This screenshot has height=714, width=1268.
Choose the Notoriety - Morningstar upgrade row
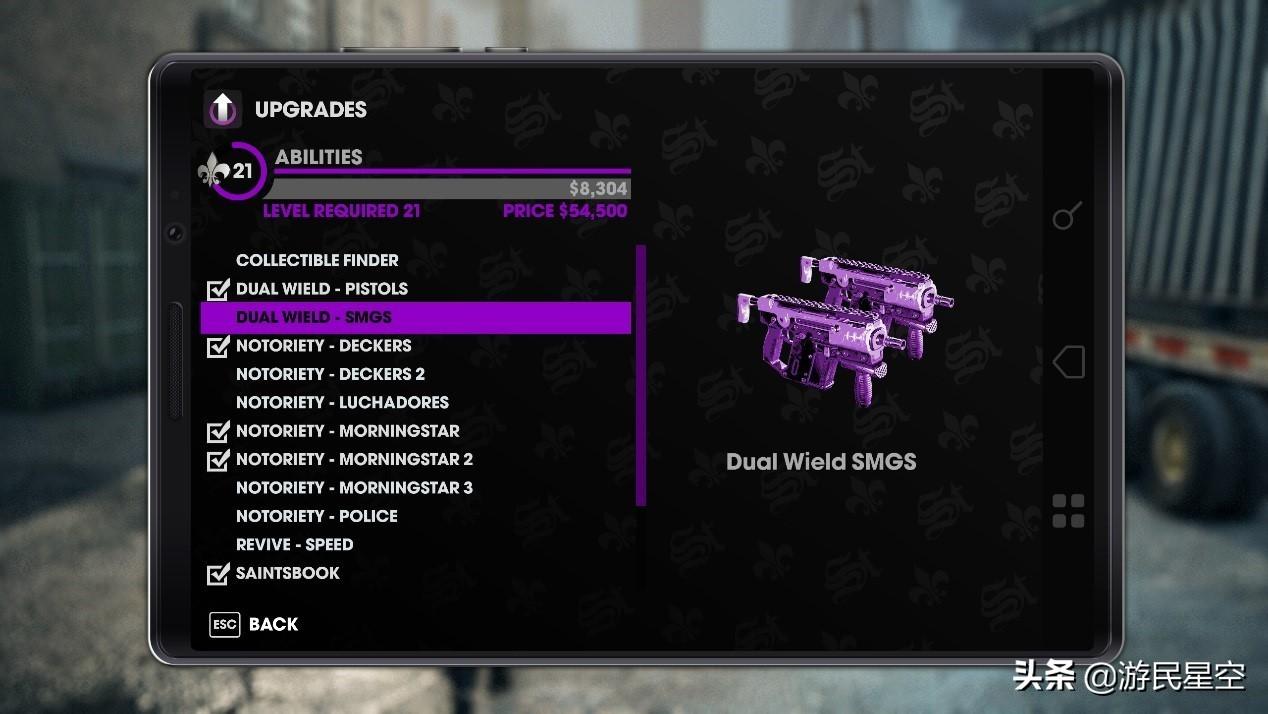click(x=347, y=431)
